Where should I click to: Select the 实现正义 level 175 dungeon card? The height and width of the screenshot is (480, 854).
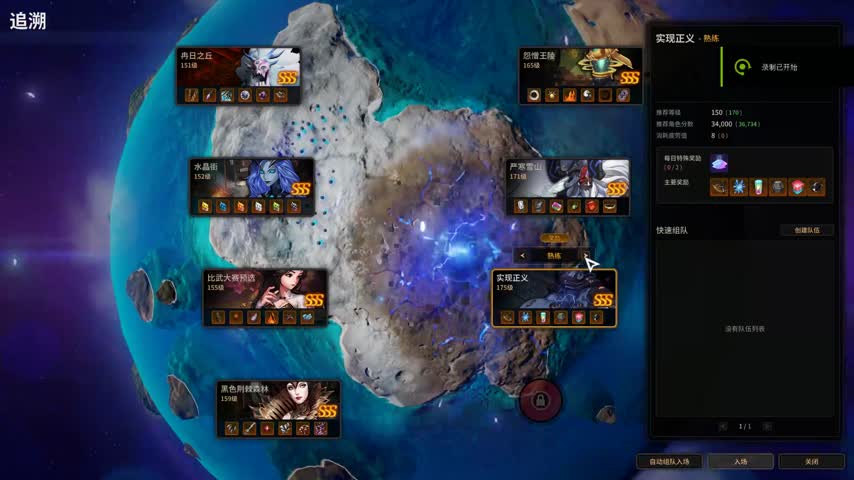(x=553, y=297)
